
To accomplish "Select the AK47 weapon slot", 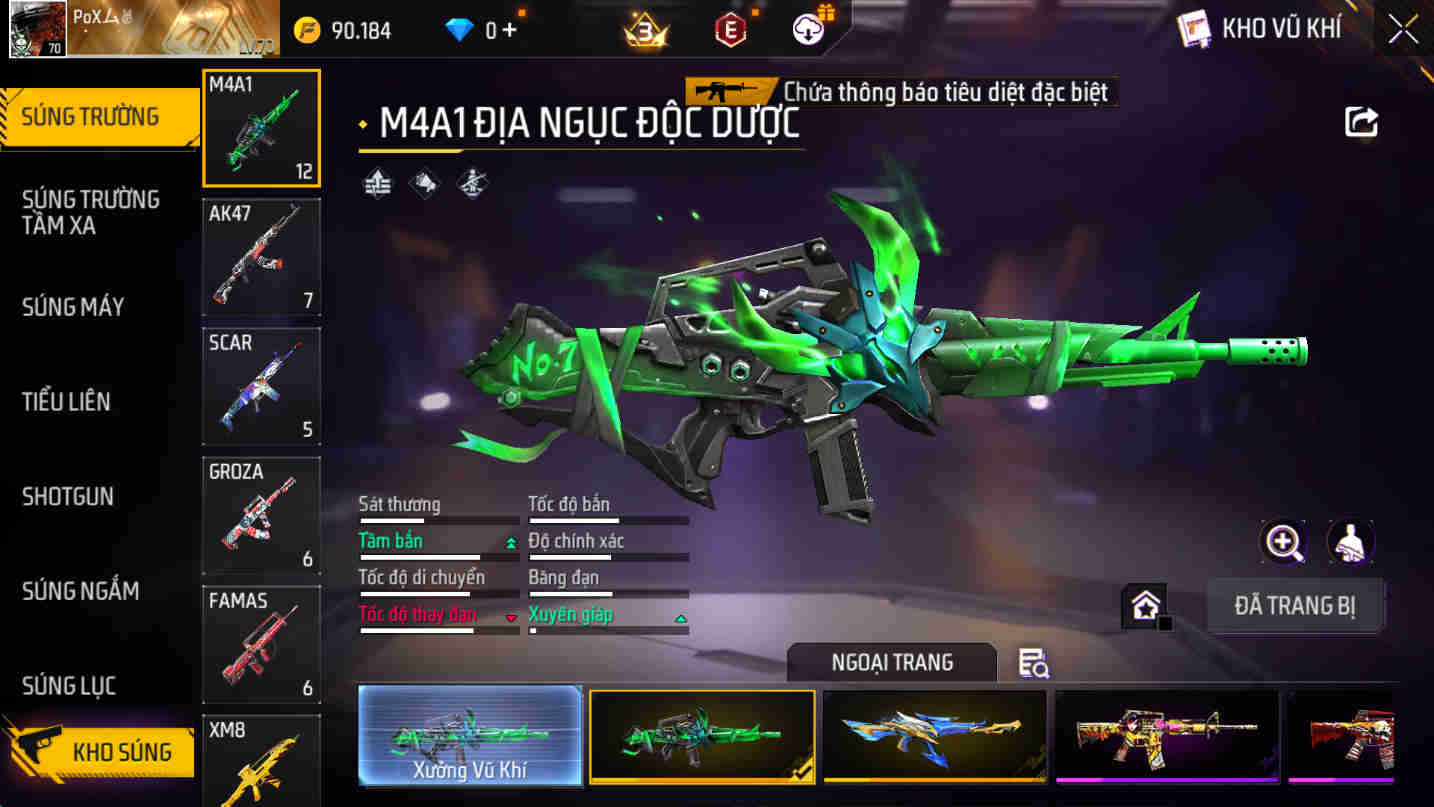I will [x=261, y=258].
